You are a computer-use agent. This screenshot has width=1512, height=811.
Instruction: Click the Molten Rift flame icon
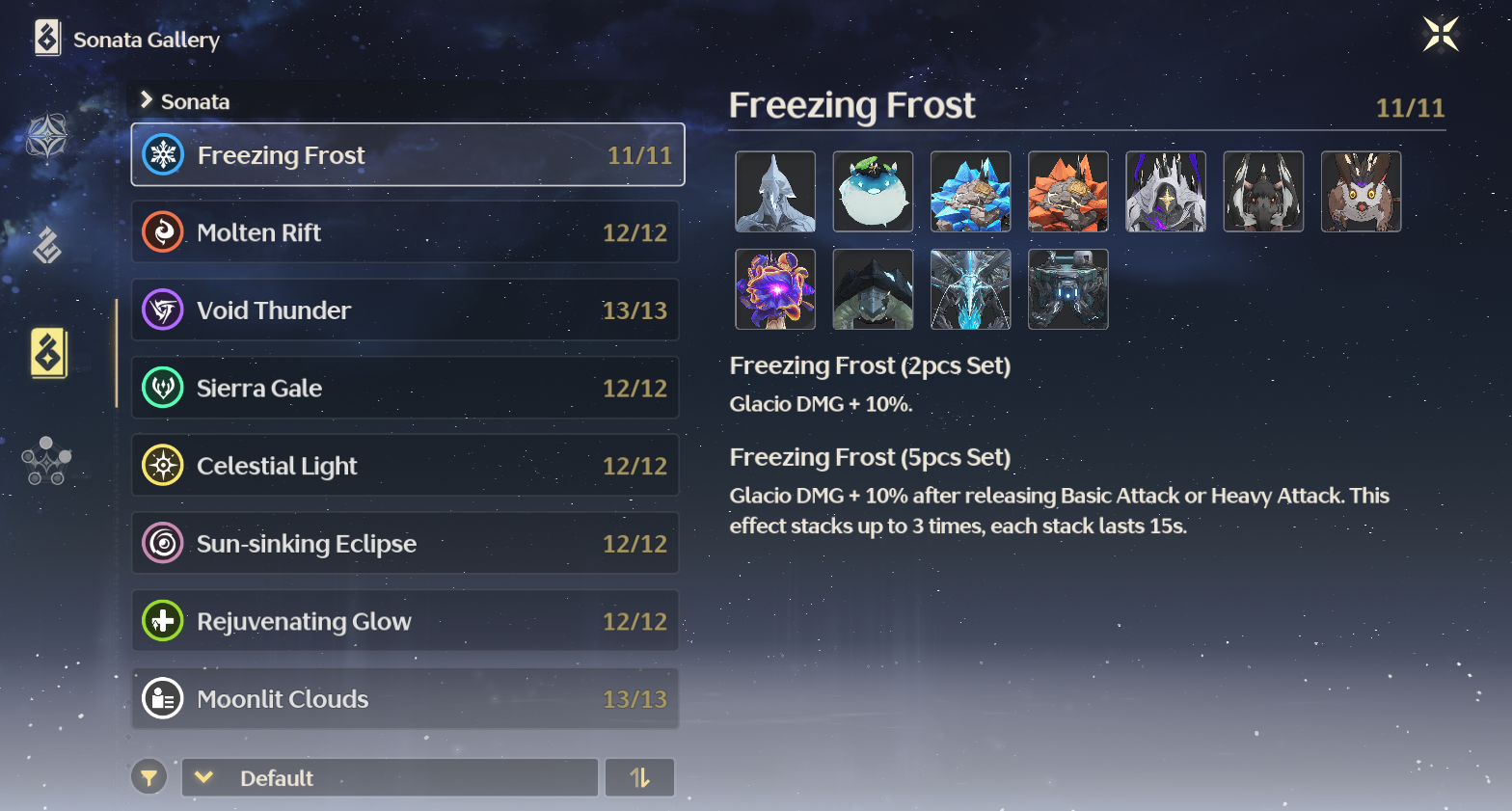[163, 232]
